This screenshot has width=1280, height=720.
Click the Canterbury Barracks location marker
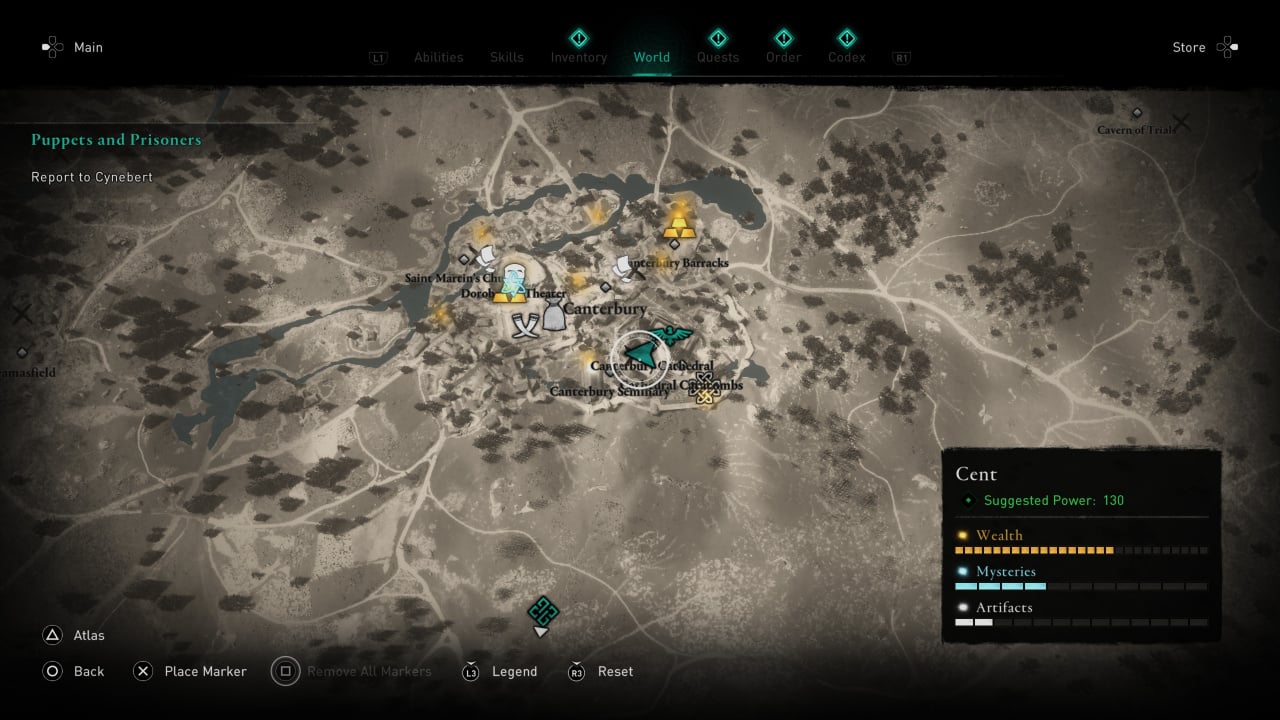click(x=627, y=268)
